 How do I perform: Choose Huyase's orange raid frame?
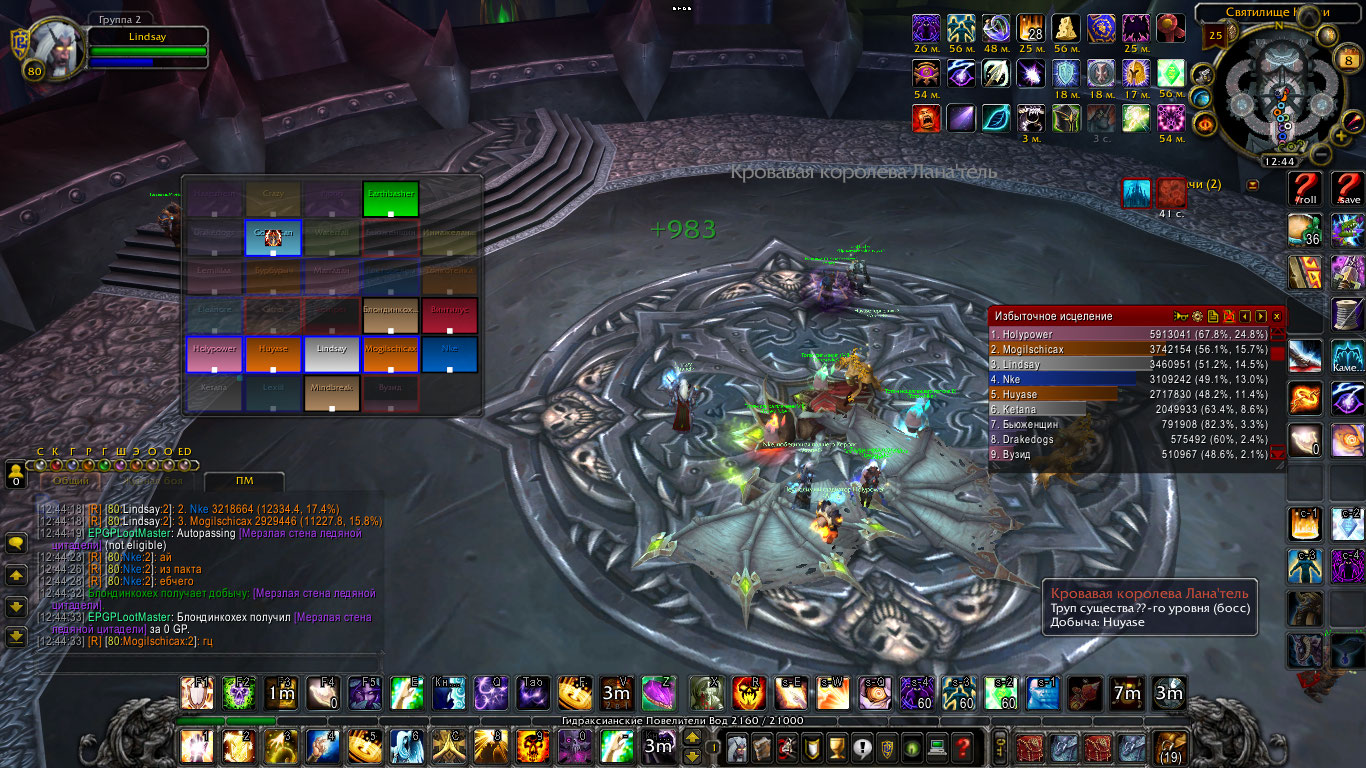coord(273,354)
